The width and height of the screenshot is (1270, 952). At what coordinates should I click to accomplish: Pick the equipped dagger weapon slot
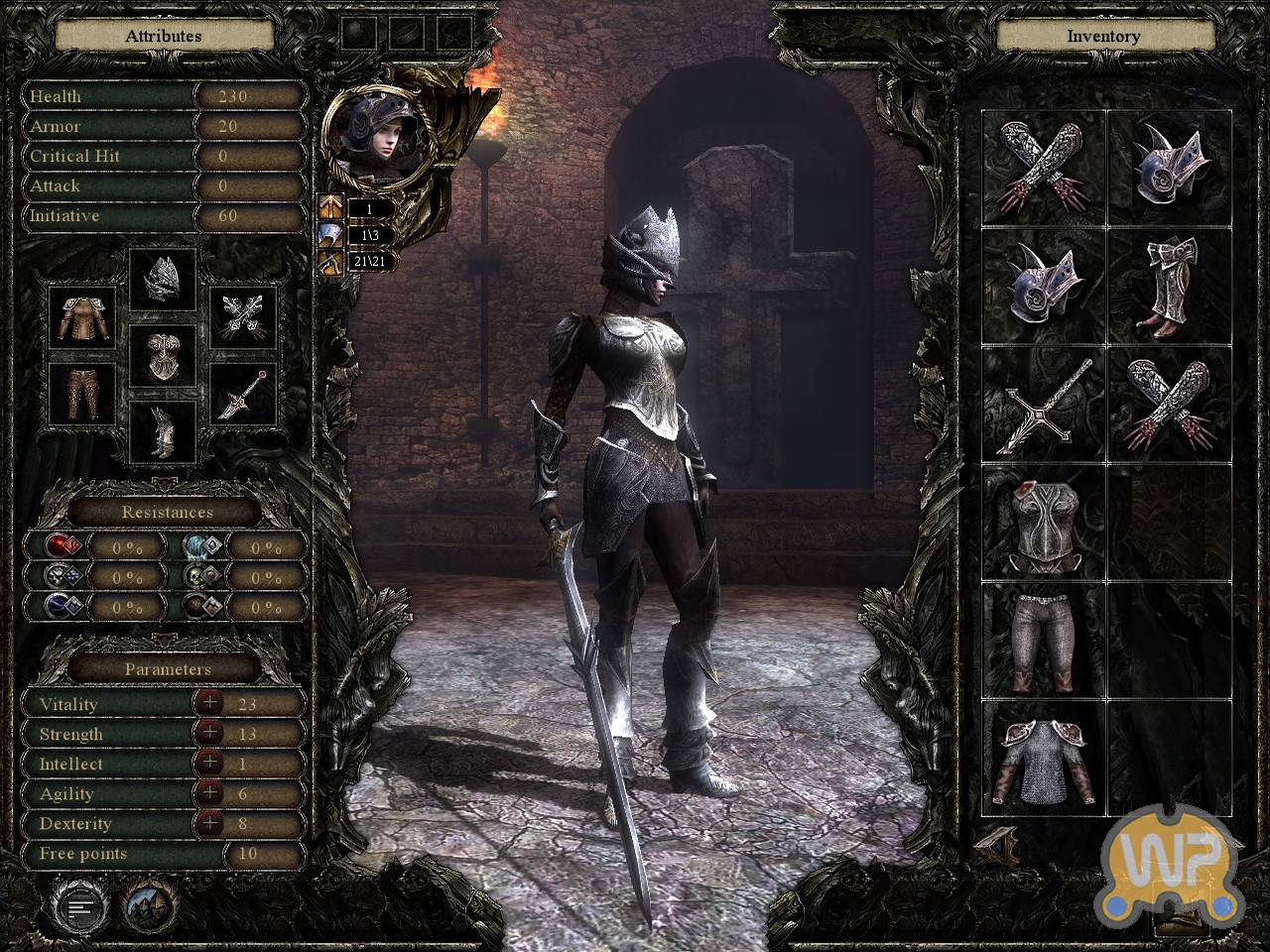tap(244, 393)
